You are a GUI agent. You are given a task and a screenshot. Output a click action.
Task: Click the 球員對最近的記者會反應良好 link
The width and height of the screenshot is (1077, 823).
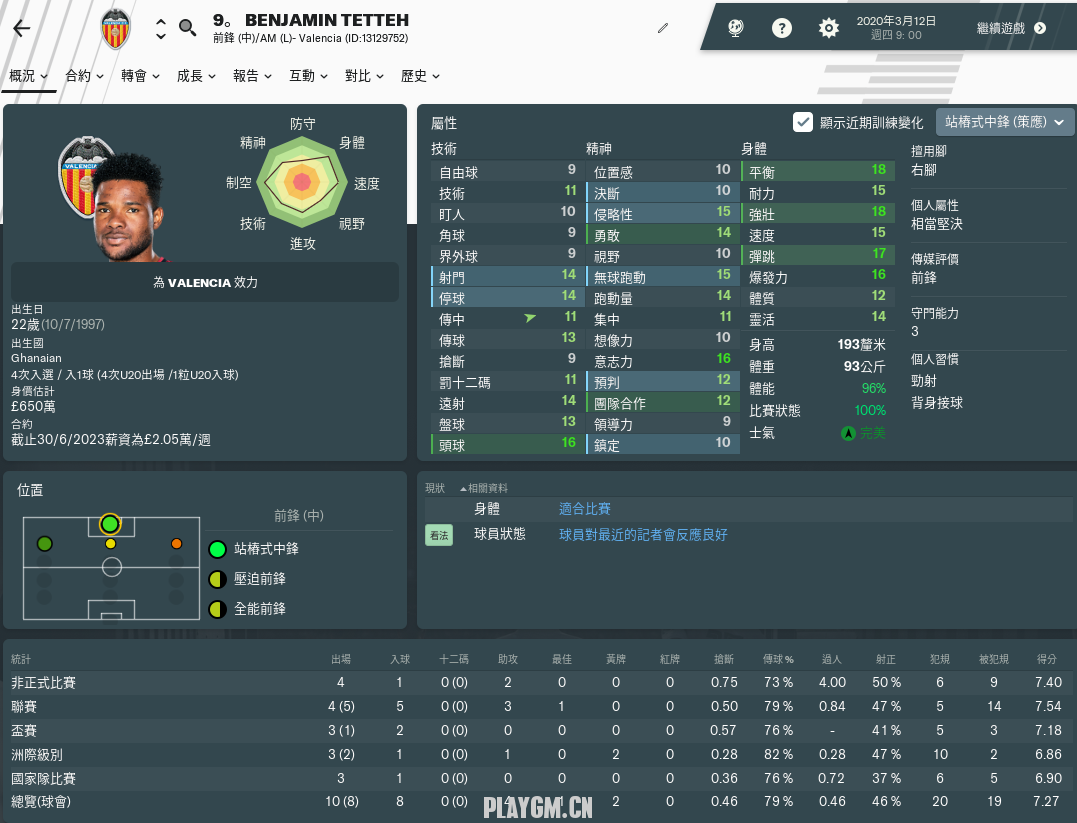643,535
